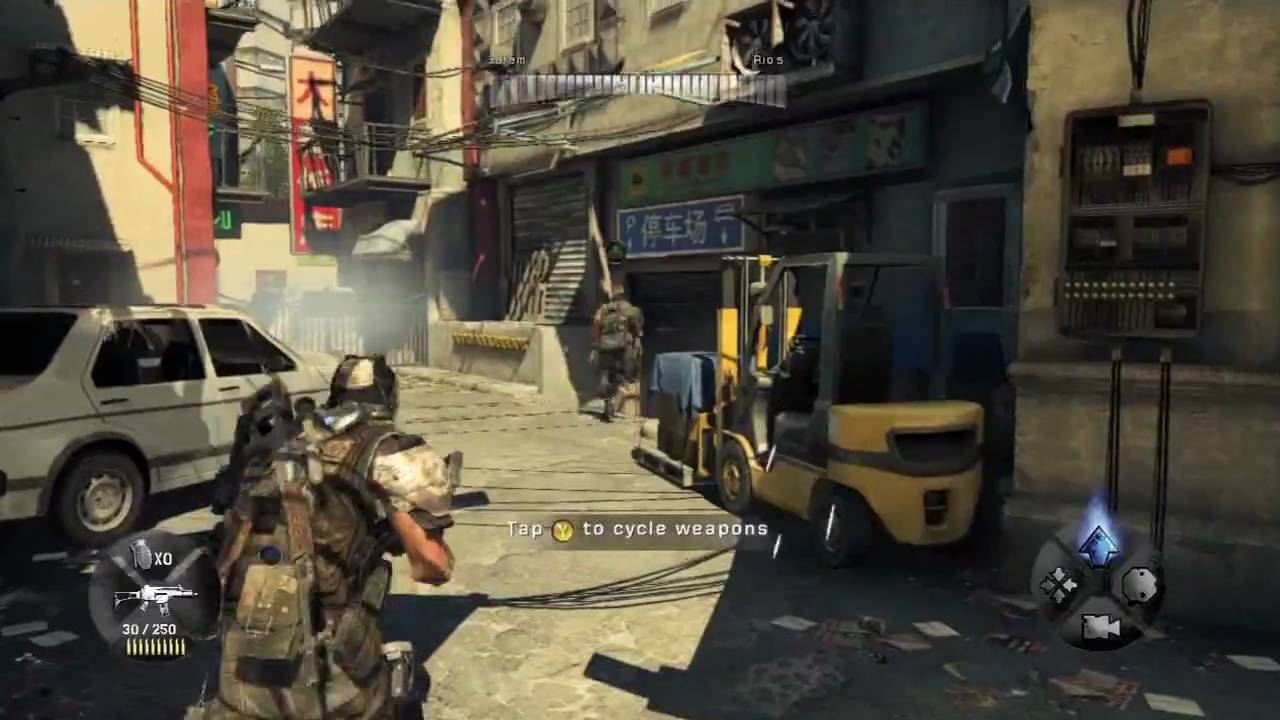Click the grenade icon on the radial wheel
1280x720 pixels.
pyautogui.click(x=1142, y=585)
